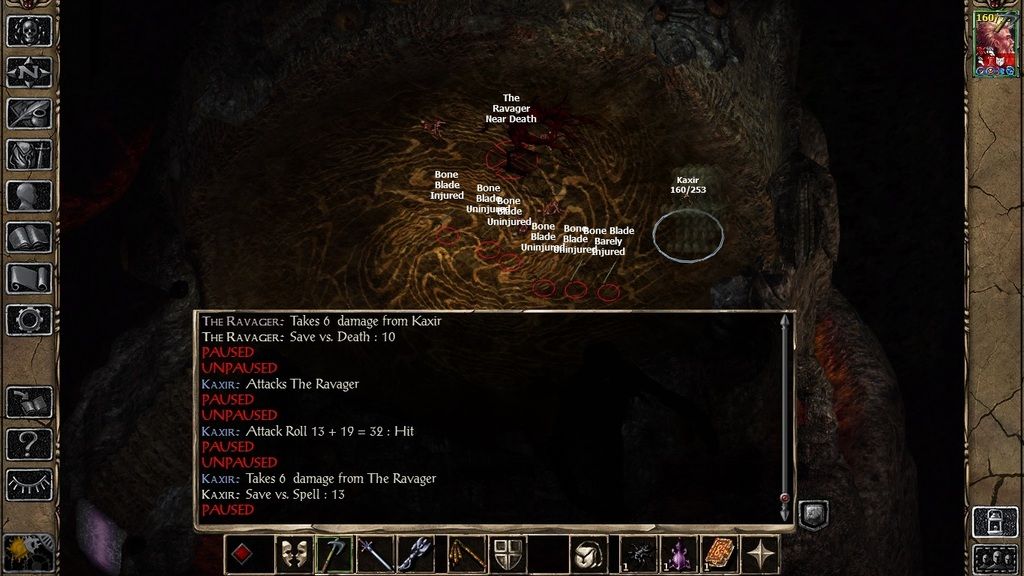Open the mage spellbook

pos(29,237)
